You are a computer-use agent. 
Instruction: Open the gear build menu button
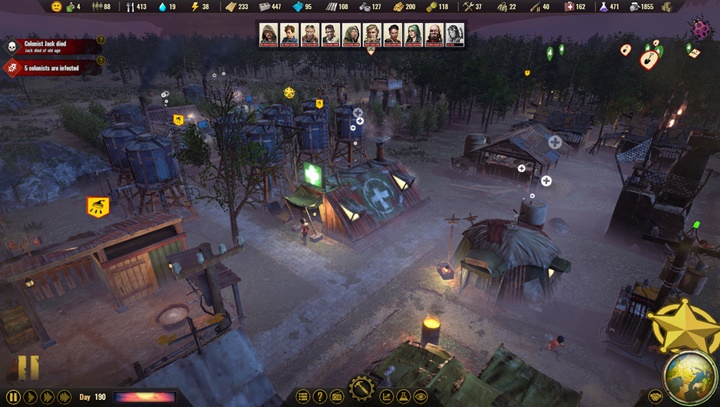tap(361, 388)
